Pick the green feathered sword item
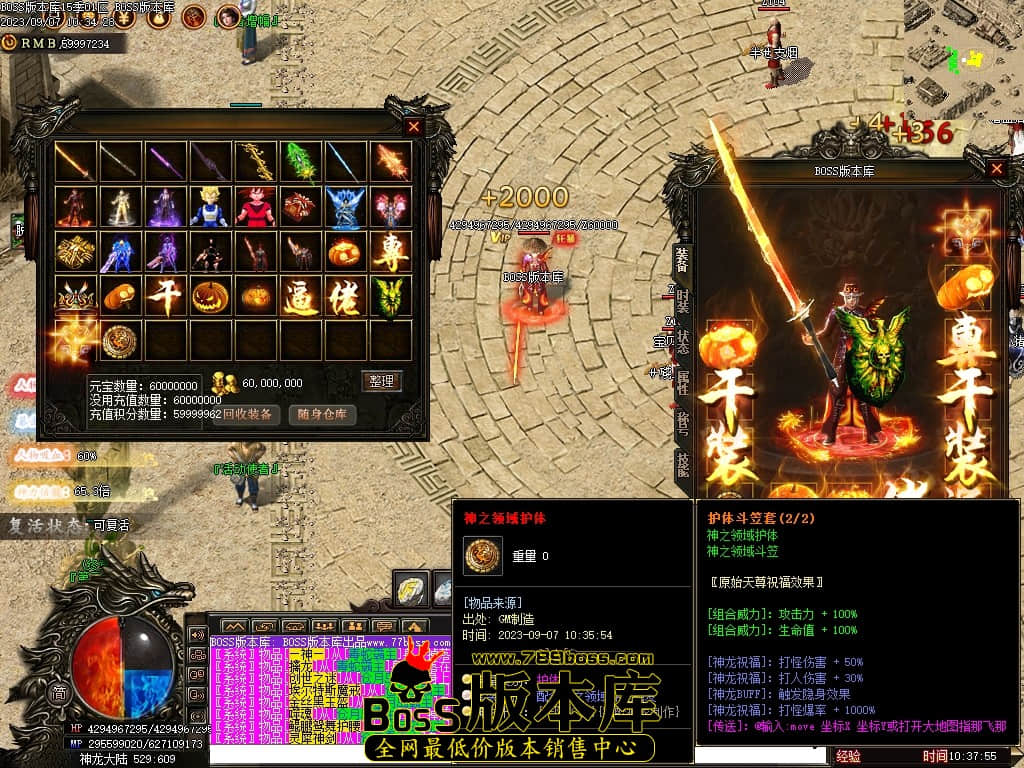 point(300,161)
